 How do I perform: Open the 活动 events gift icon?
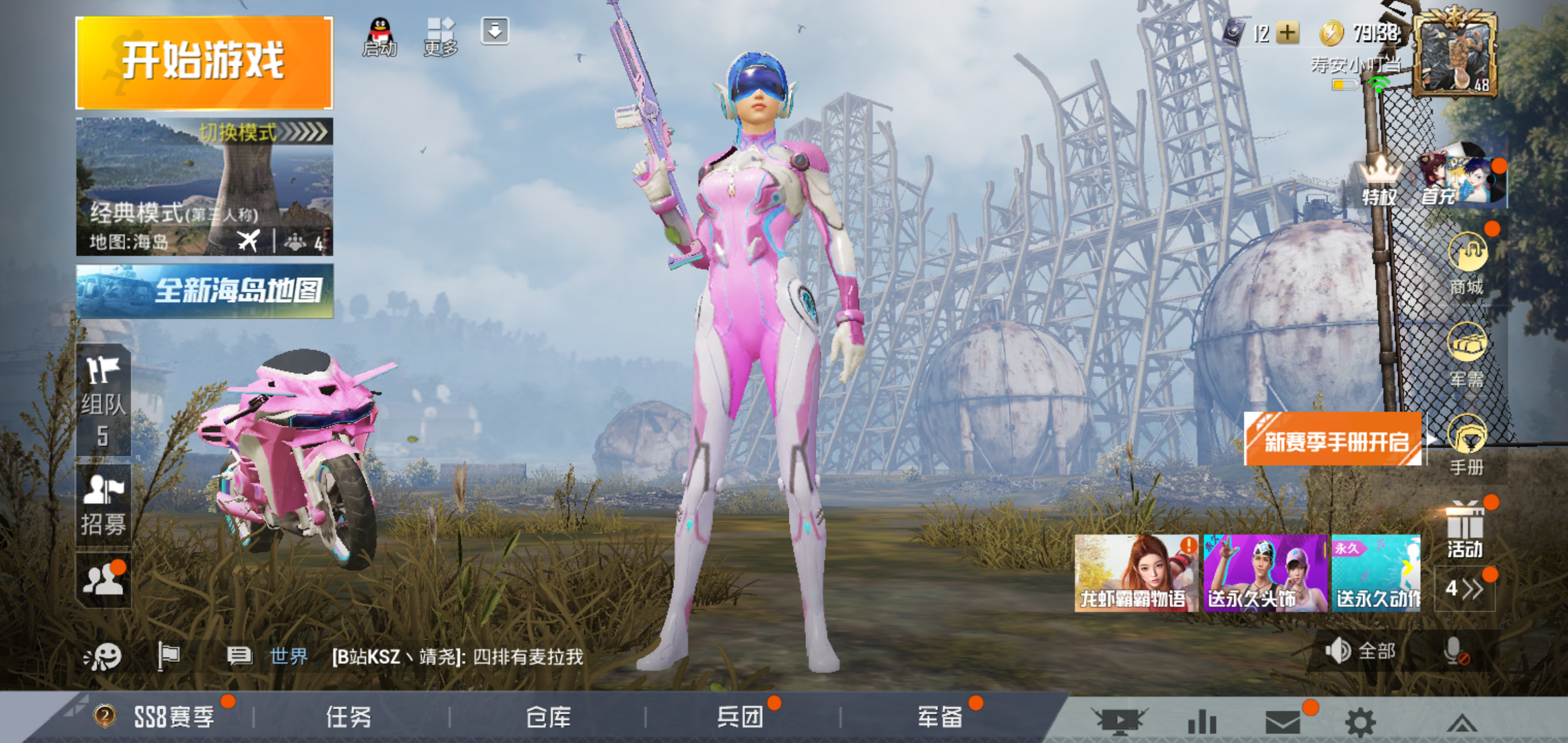[1465, 531]
